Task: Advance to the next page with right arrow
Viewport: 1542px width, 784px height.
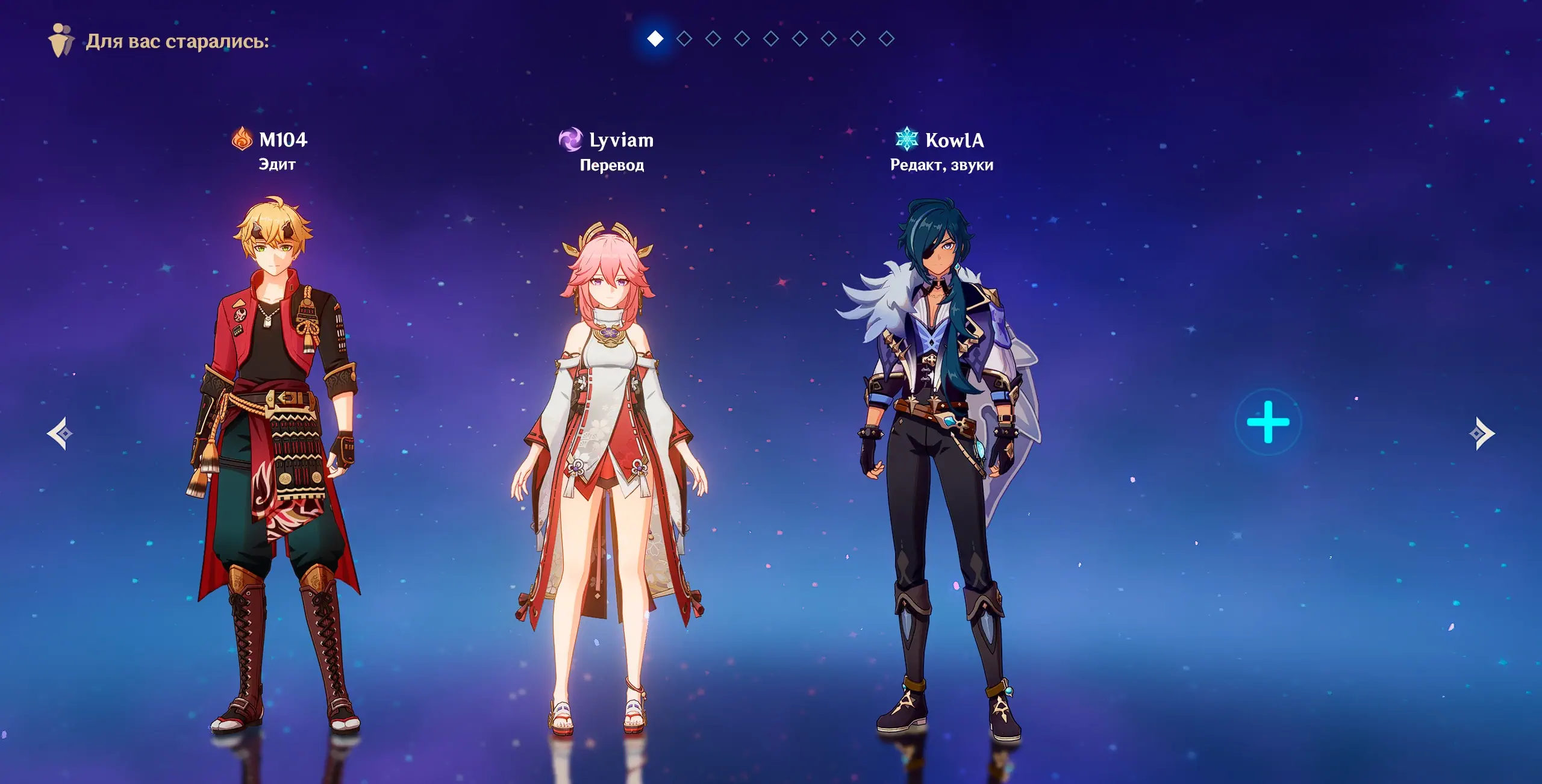Action: tap(1481, 433)
